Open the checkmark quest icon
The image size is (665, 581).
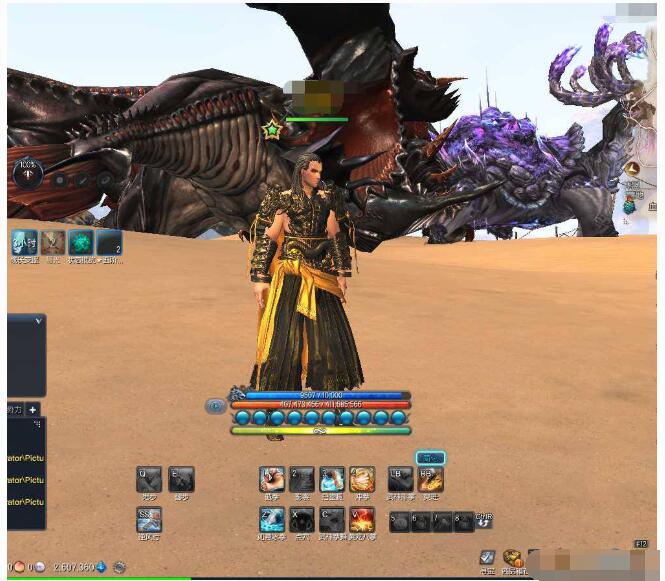tap(487, 558)
